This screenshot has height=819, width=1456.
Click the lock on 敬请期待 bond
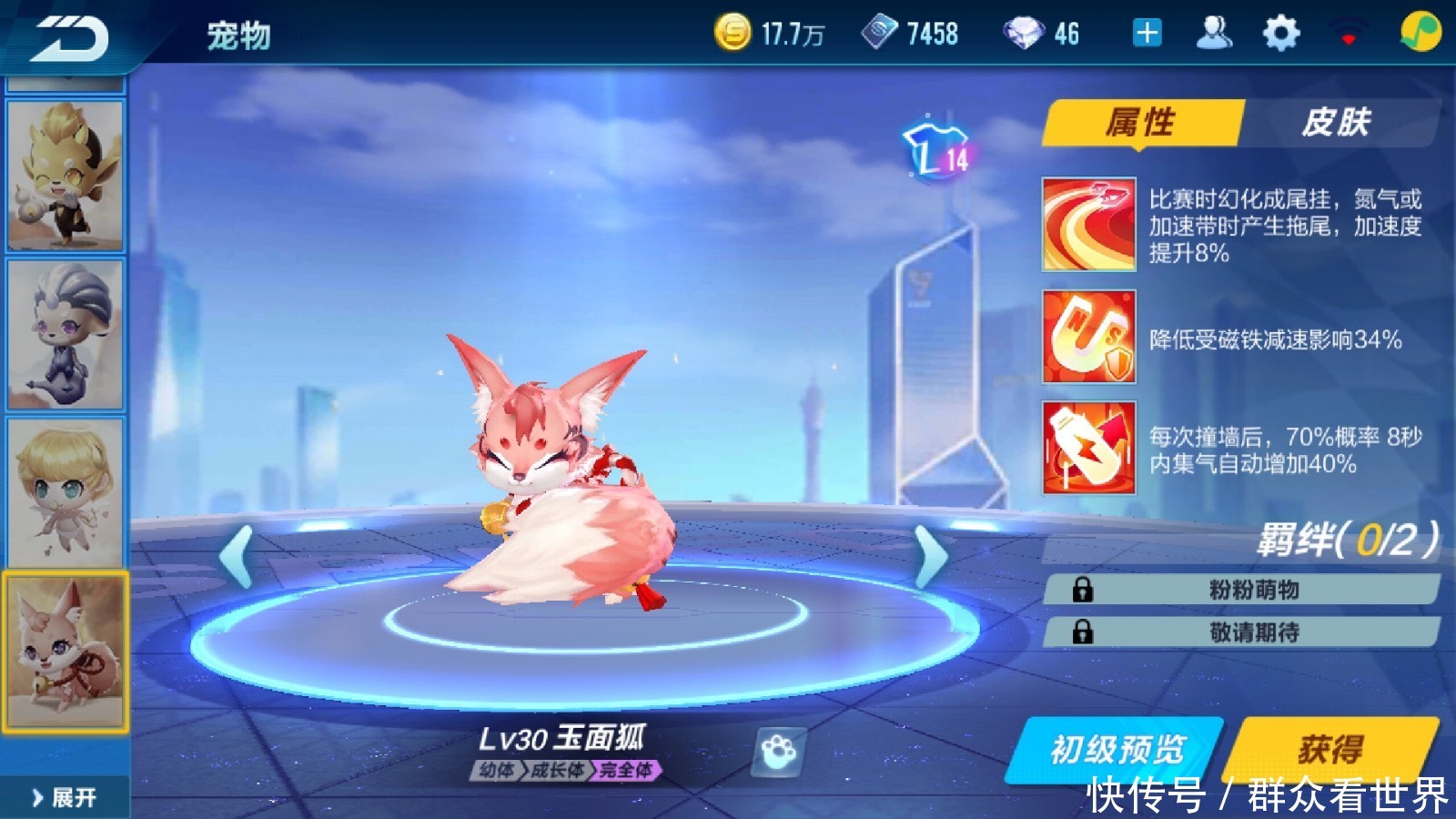coord(1085,632)
